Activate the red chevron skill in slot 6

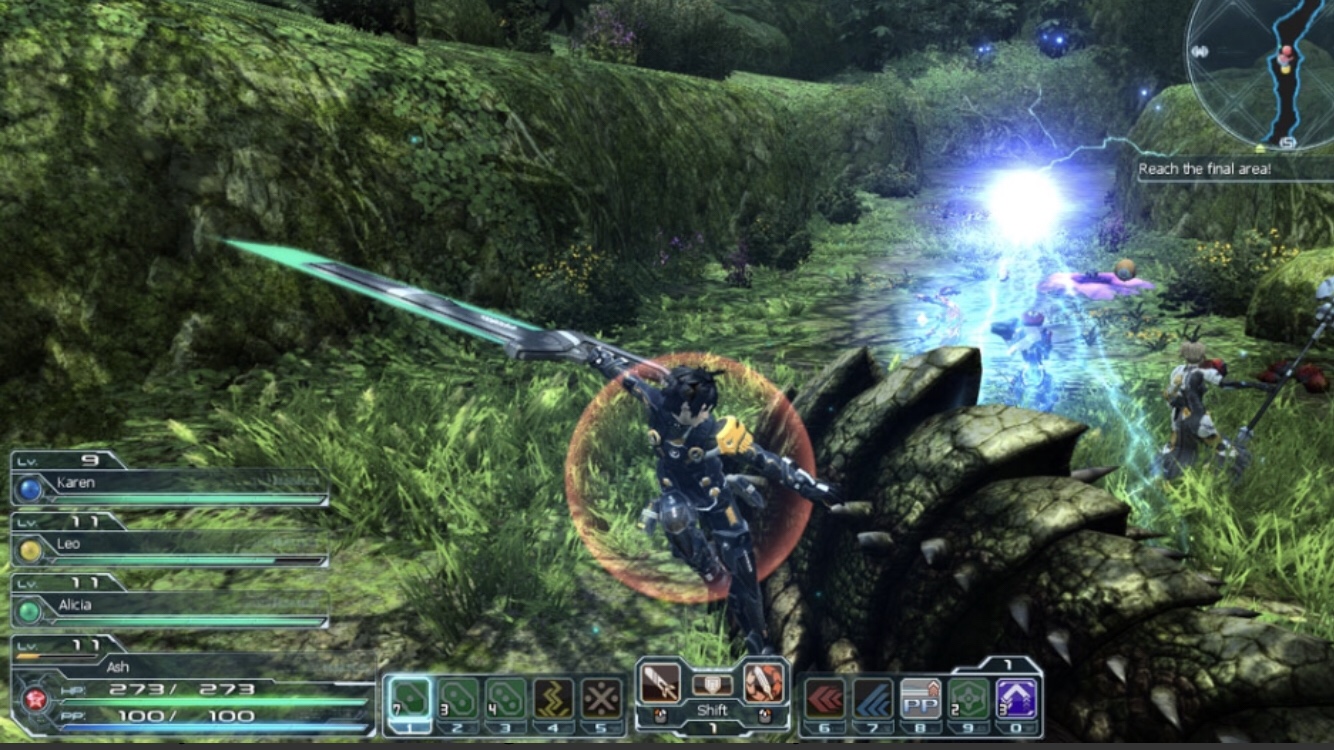click(x=825, y=697)
